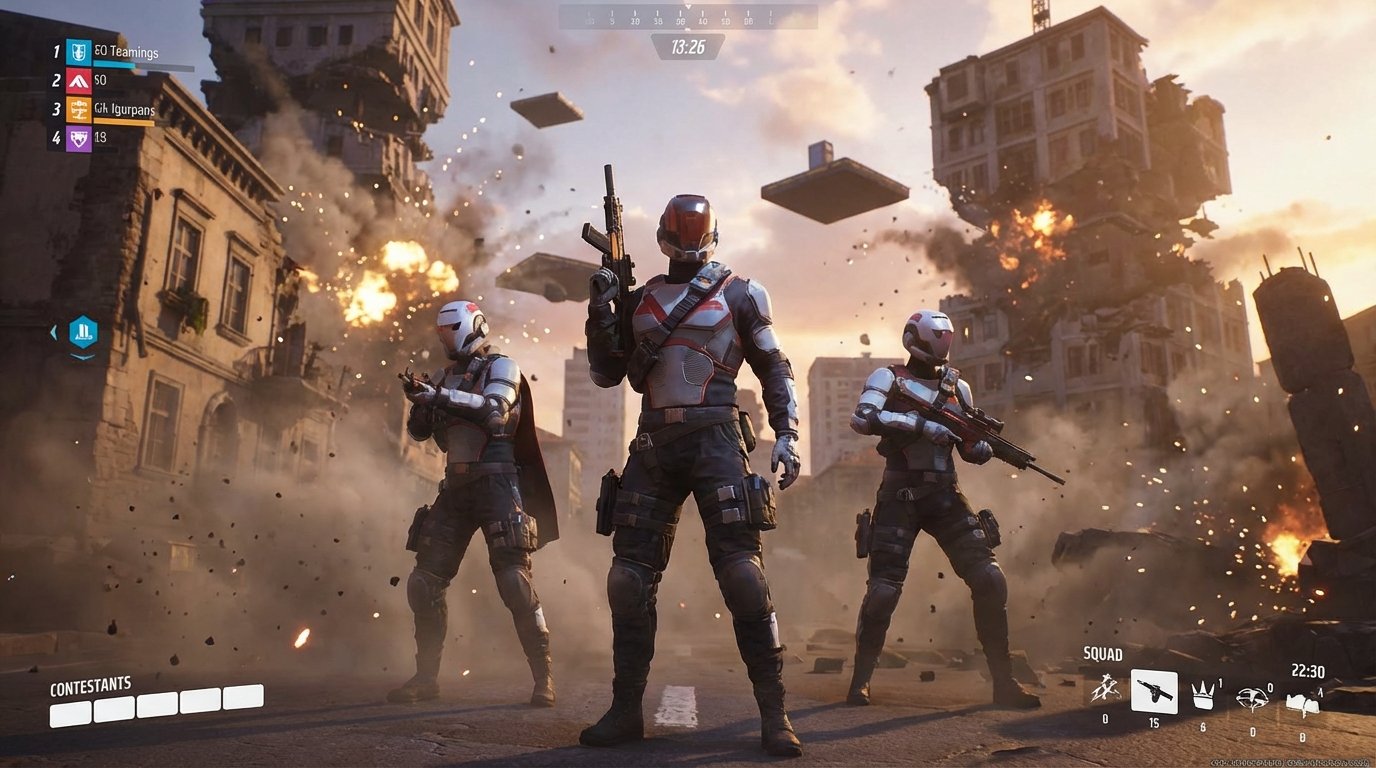Viewport: 1376px width, 768px height.
Task: Open the SQUAD panel header
Action: click(x=1103, y=653)
